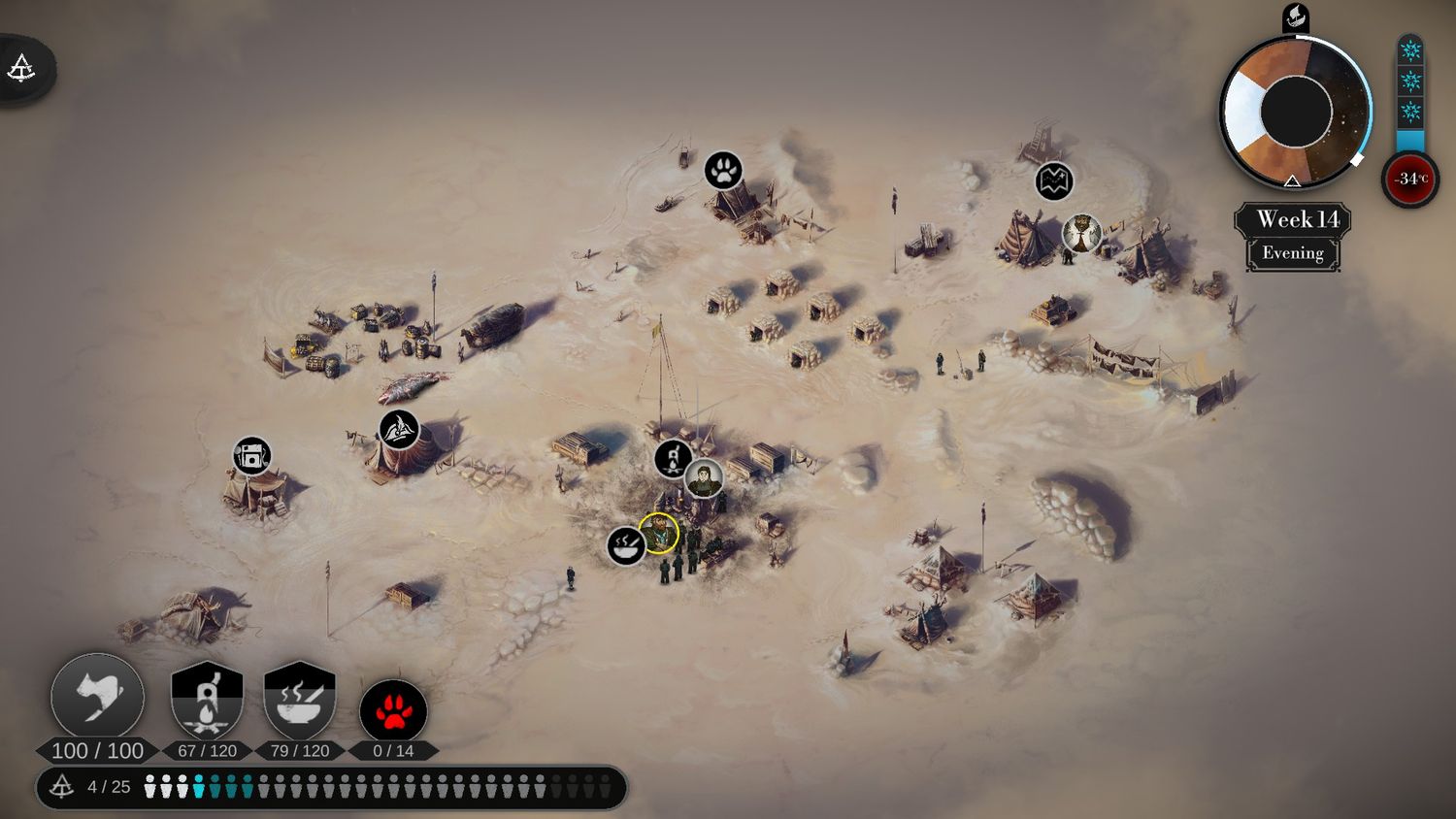The height and width of the screenshot is (819, 1456).
Task: Choose the bearded man with yellow ring
Action: 659,533
